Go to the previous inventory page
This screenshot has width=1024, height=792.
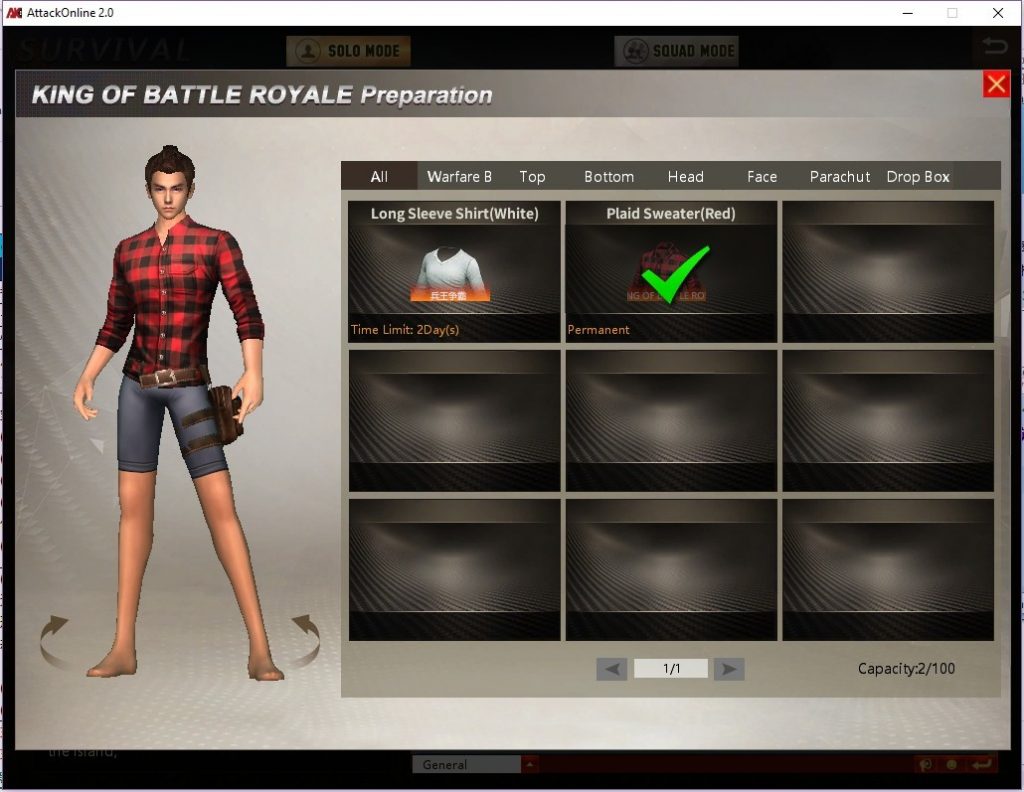pyautogui.click(x=612, y=669)
